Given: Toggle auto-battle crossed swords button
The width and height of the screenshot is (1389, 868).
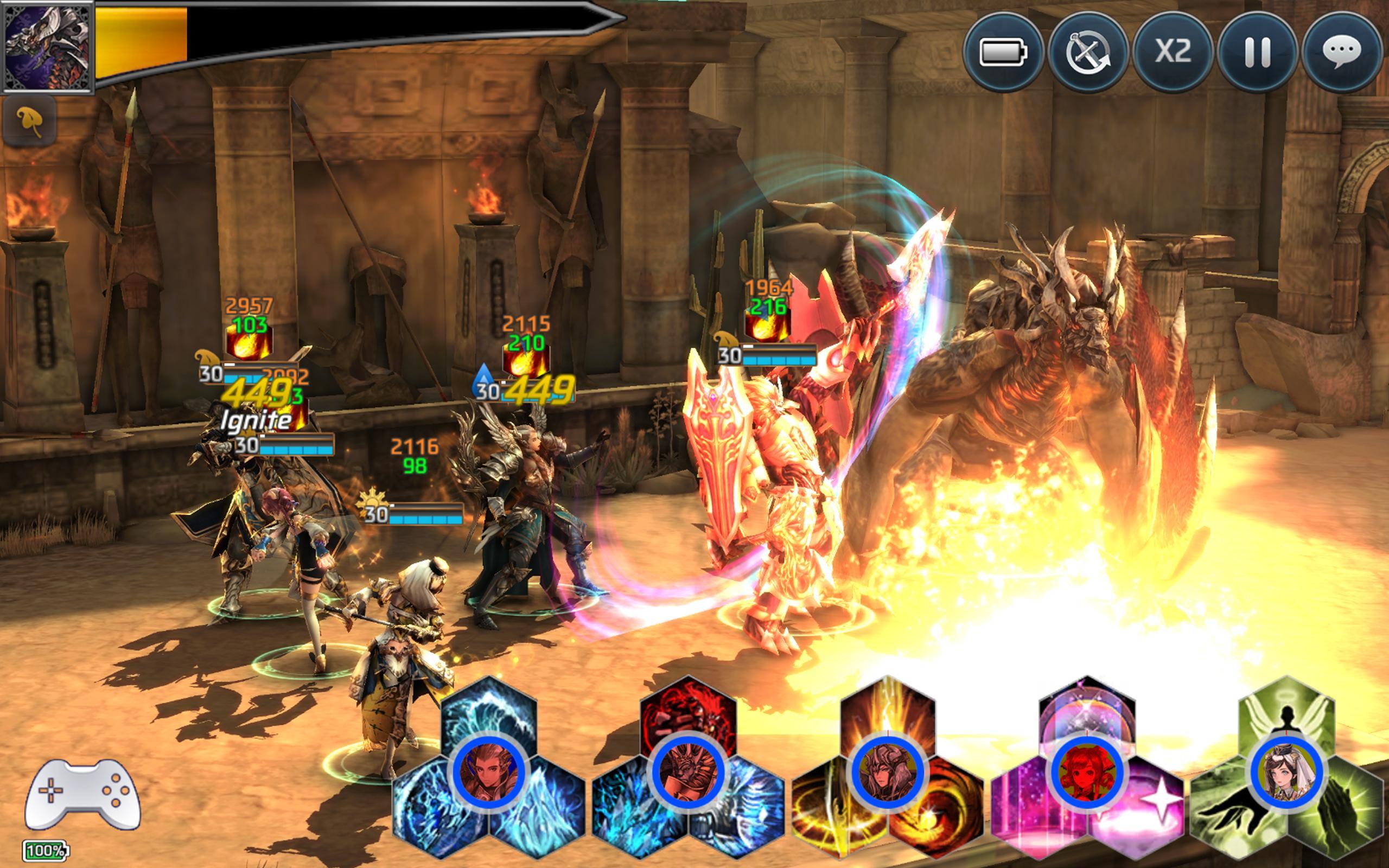Looking at the screenshot, I should tap(1088, 52).
